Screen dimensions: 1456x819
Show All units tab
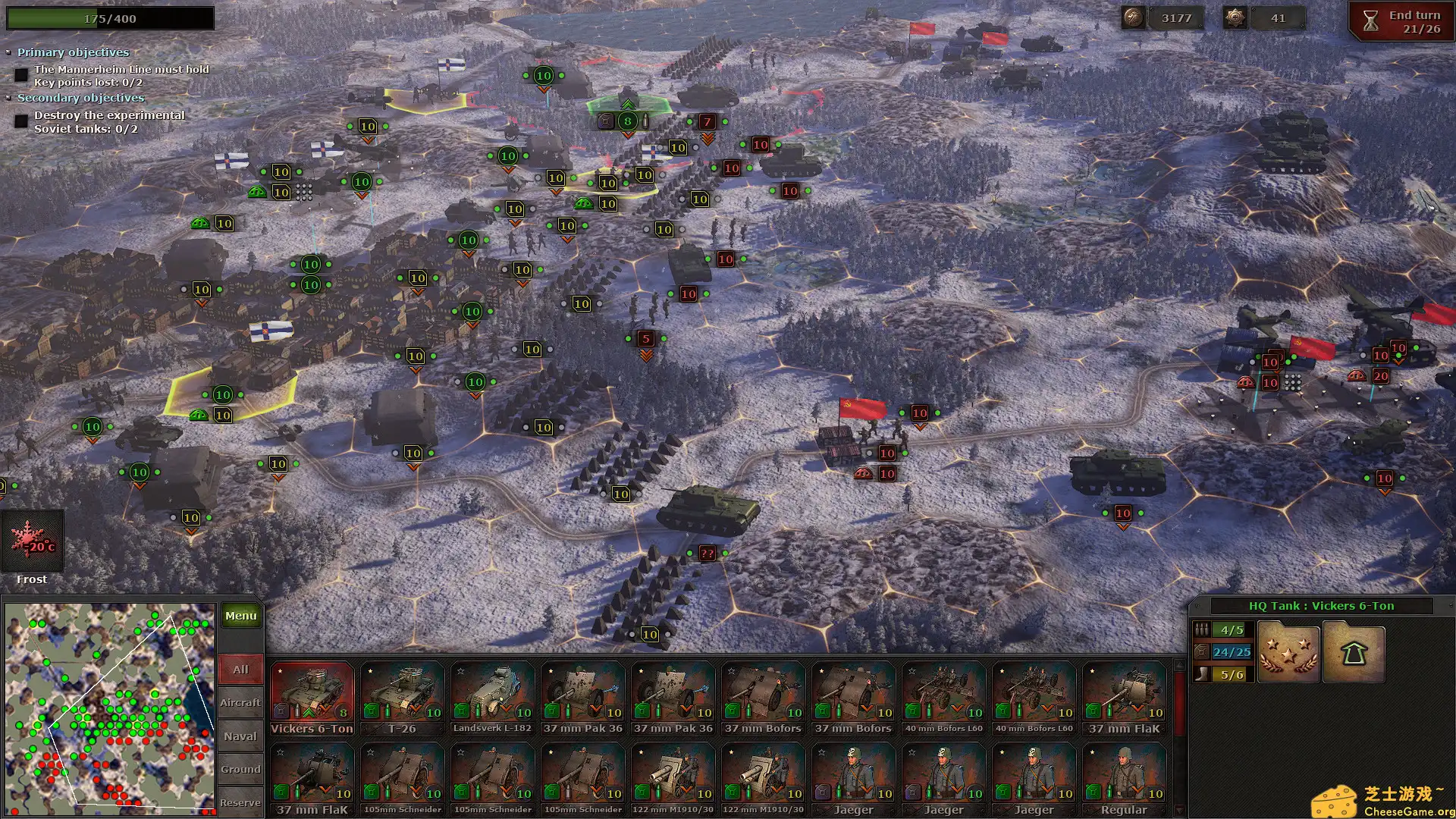(x=240, y=670)
